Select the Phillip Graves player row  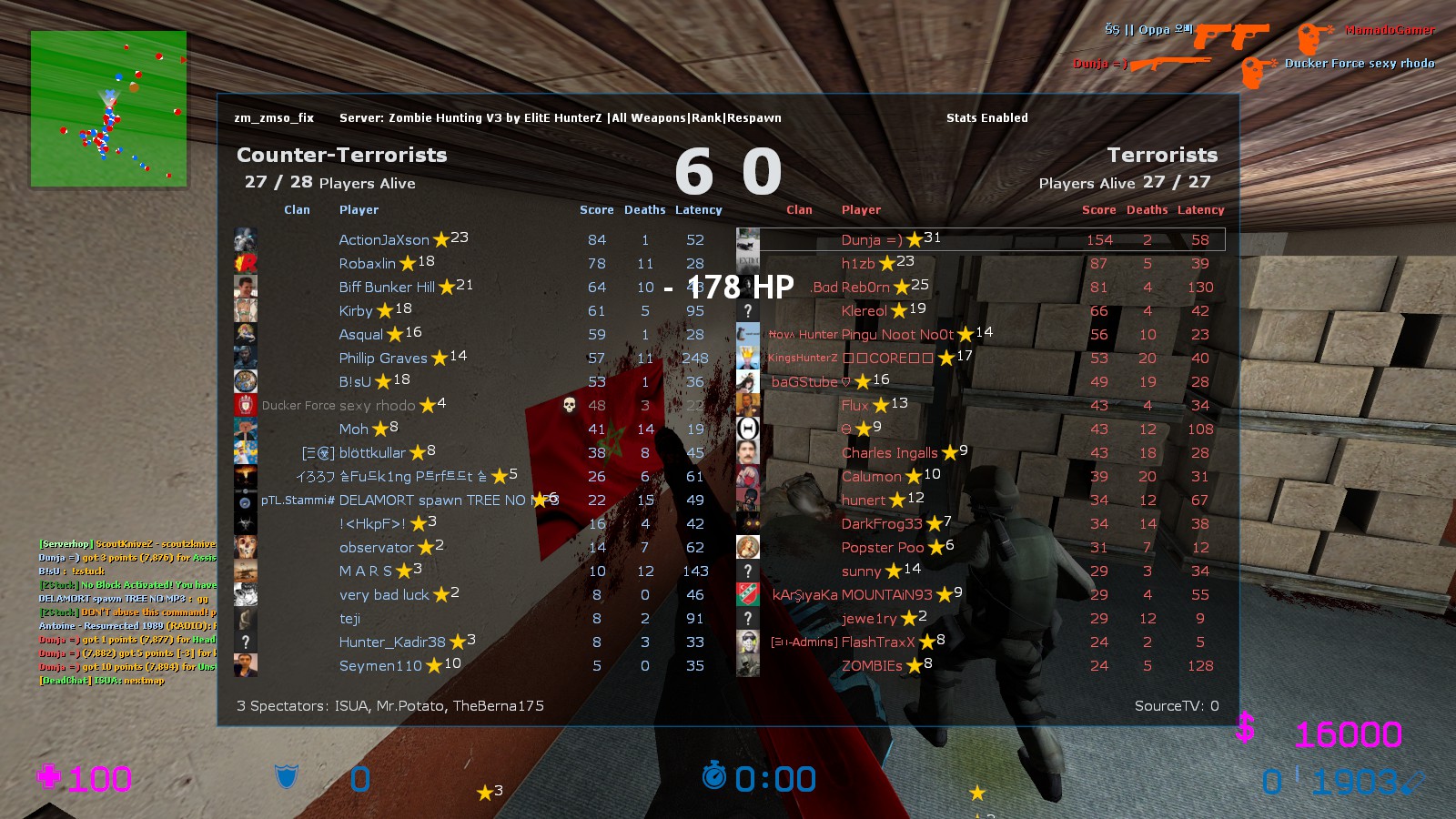pyautogui.click(x=383, y=358)
